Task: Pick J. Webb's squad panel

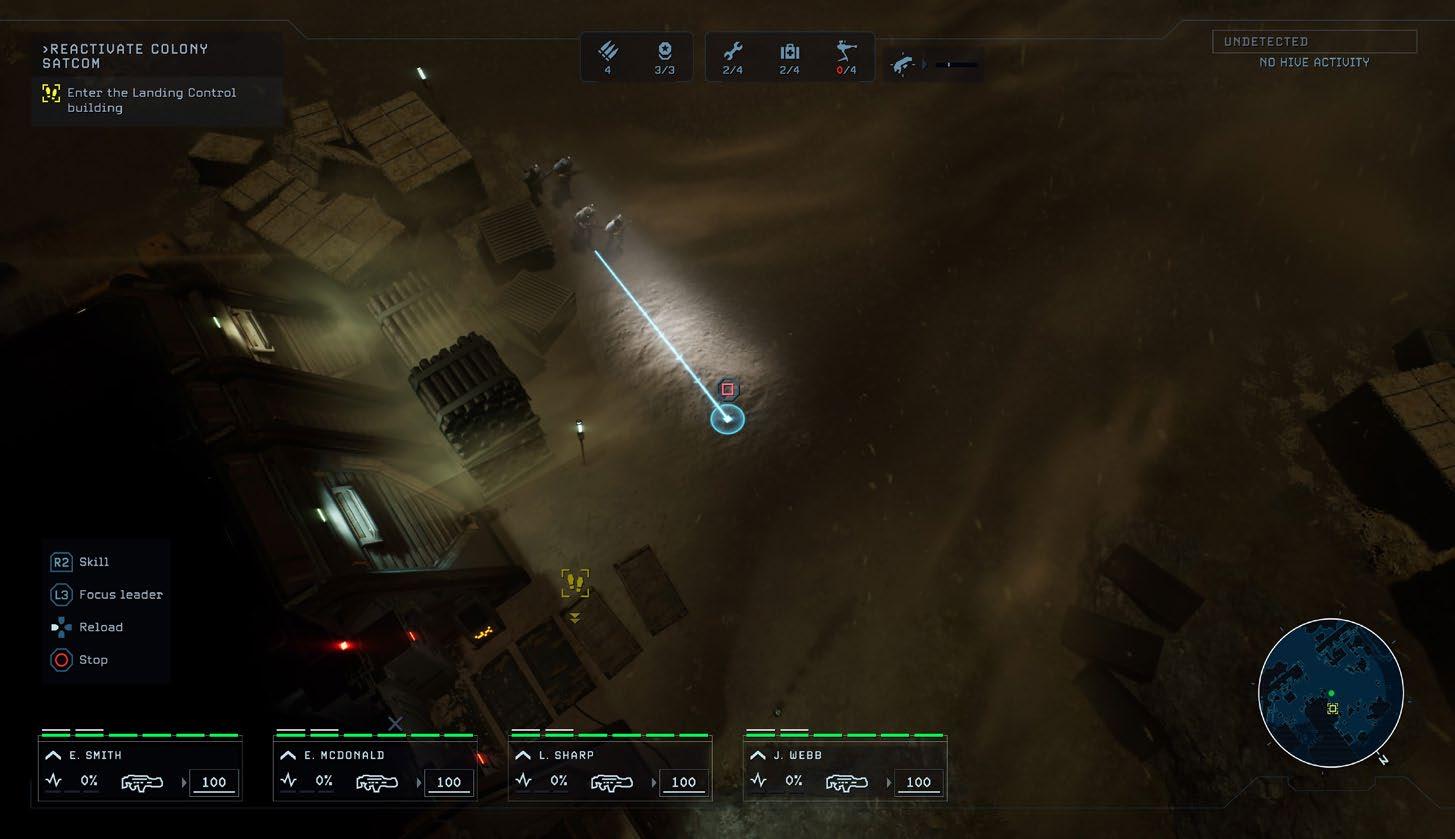Action: (x=845, y=769)
